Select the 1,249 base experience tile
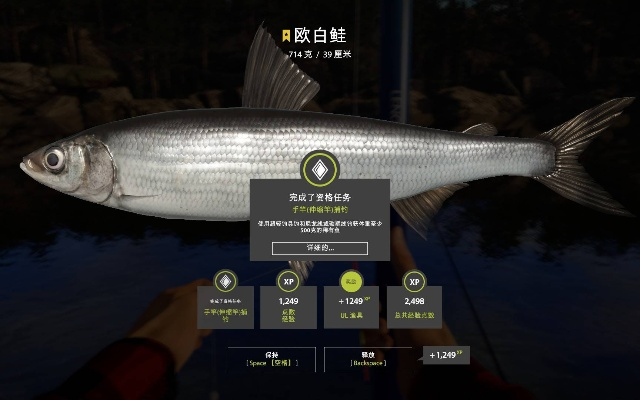 [x=288, y=302]
